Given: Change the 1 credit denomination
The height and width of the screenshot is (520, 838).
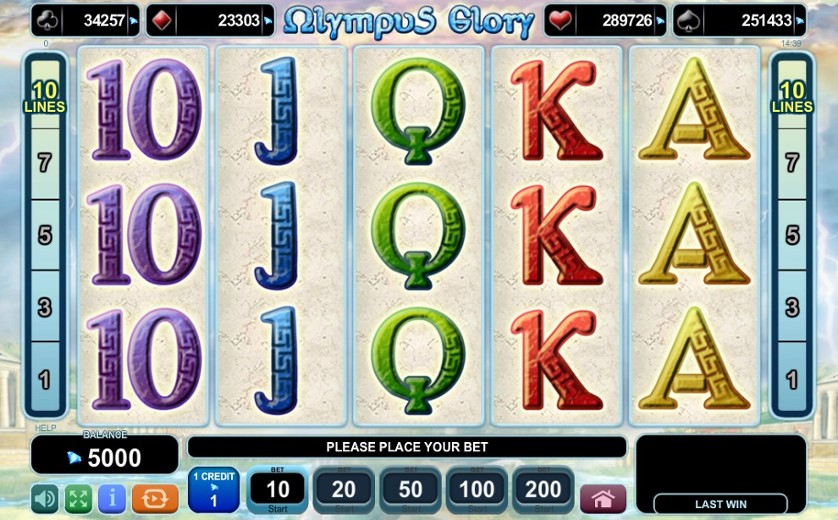Looking at the screenshot, I should tap(213, 490).
